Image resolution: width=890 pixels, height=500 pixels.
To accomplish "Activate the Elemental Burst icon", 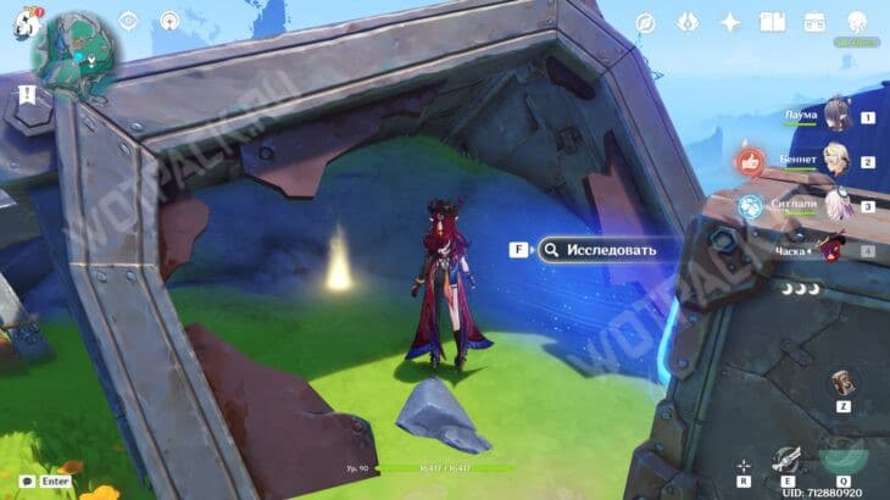I will pos(843,457).
